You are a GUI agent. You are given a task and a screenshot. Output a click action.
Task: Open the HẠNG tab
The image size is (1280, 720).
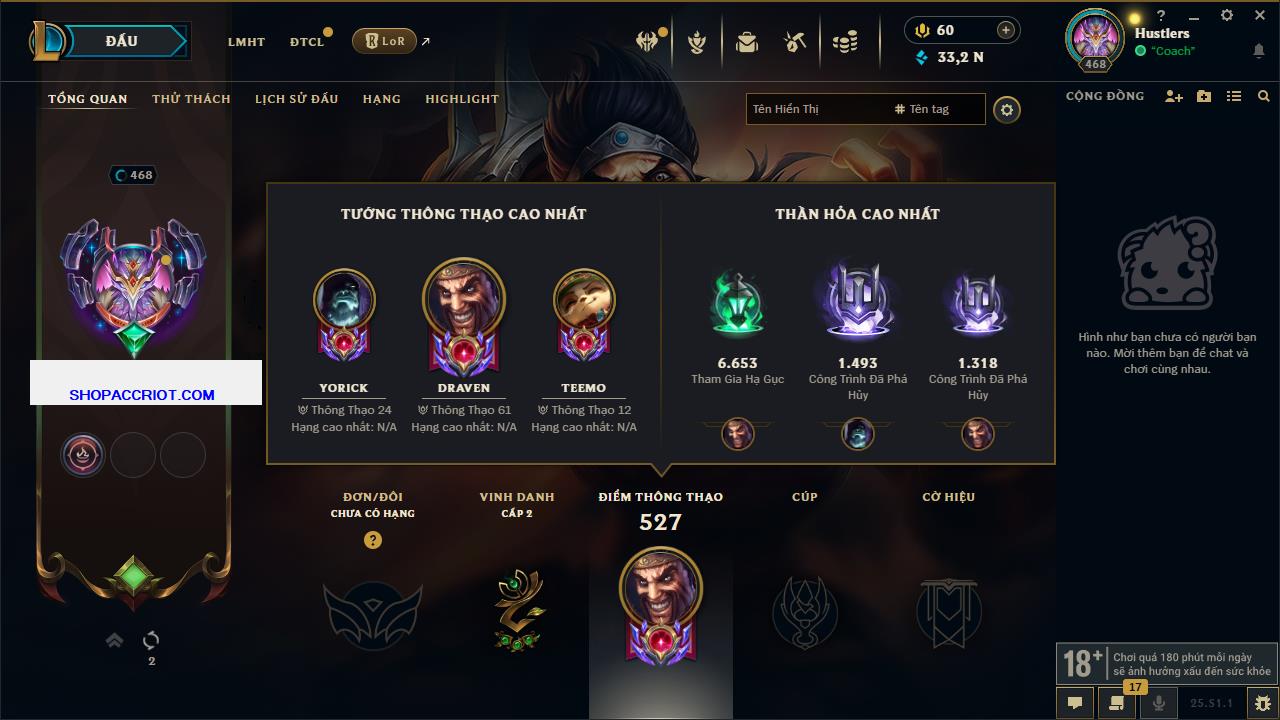[381, 99]
